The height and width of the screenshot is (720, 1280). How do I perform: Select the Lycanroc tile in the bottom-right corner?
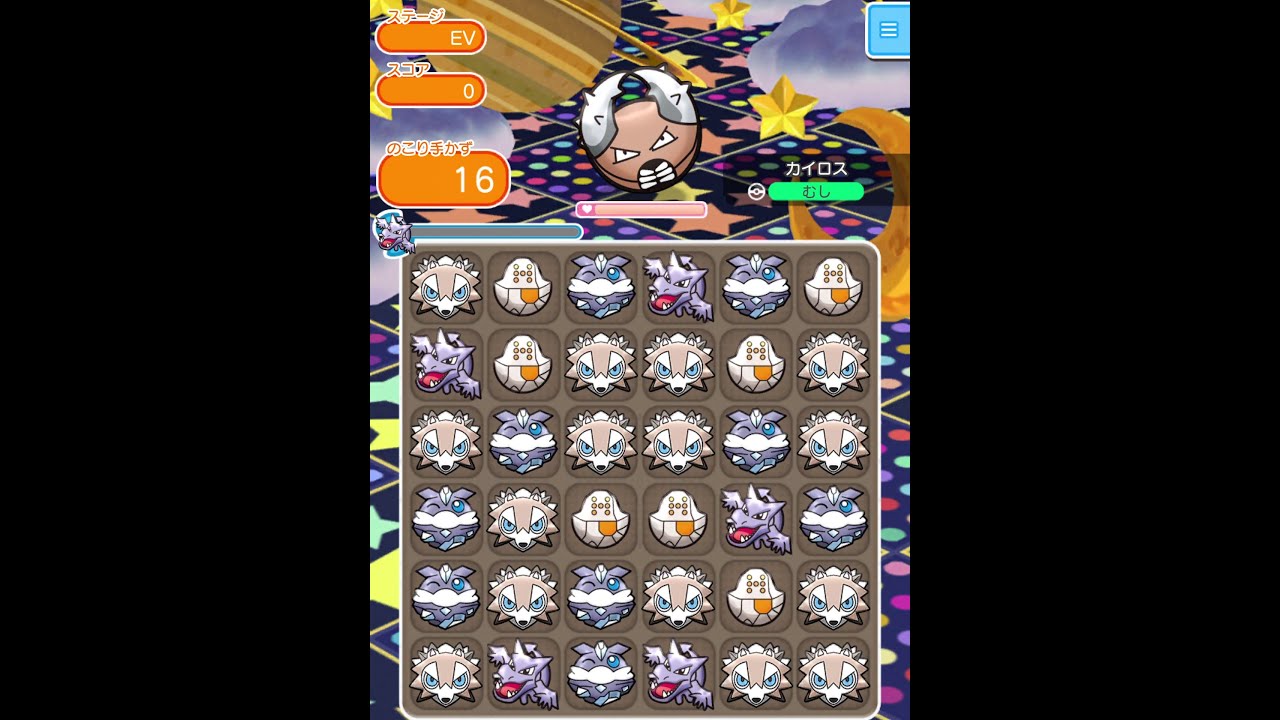coord(834,673)
